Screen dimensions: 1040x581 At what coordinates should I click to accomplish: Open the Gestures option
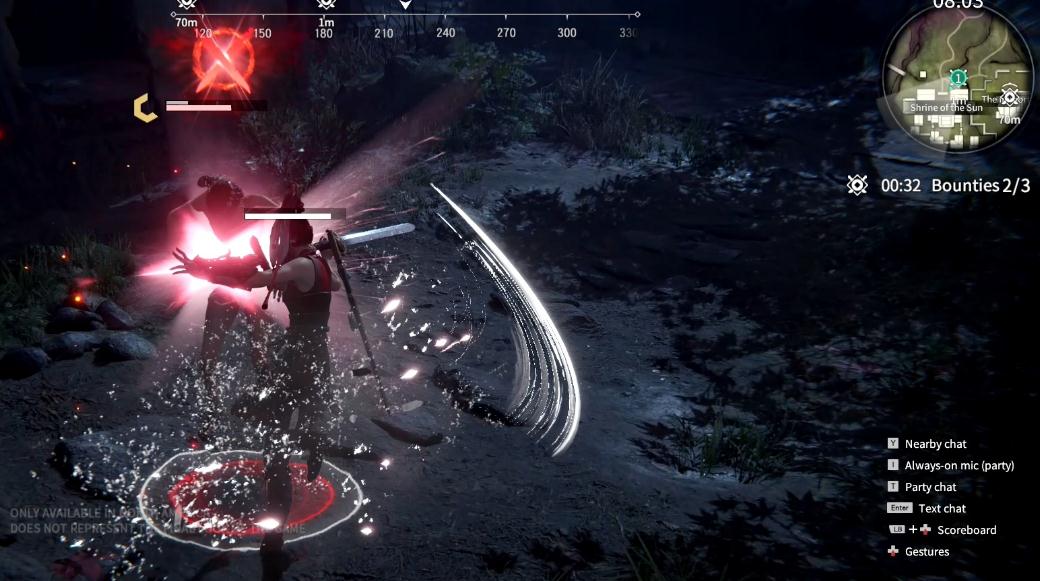(x=926, y=552)
